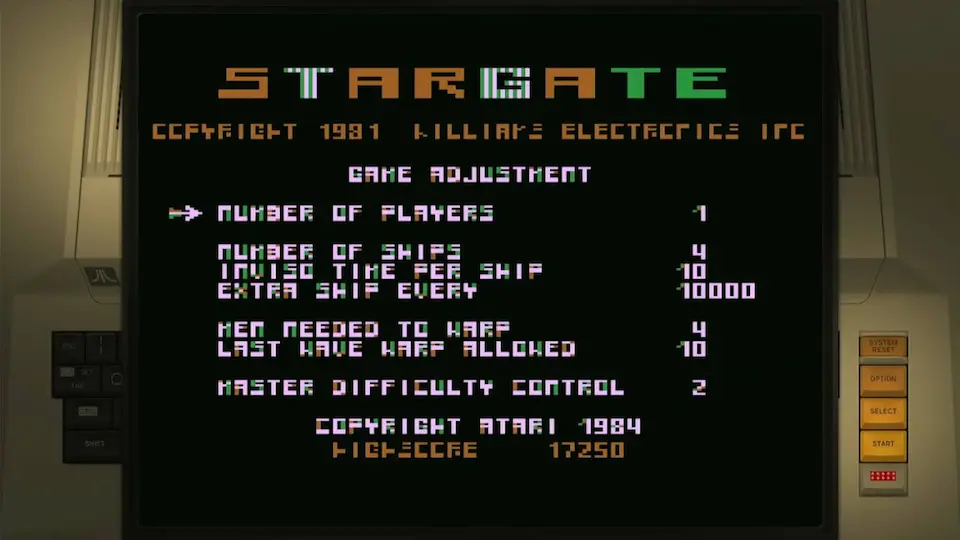Choose the Extra Ship Every setting
The width and height of the screenshot is (960, 540).
347,291
